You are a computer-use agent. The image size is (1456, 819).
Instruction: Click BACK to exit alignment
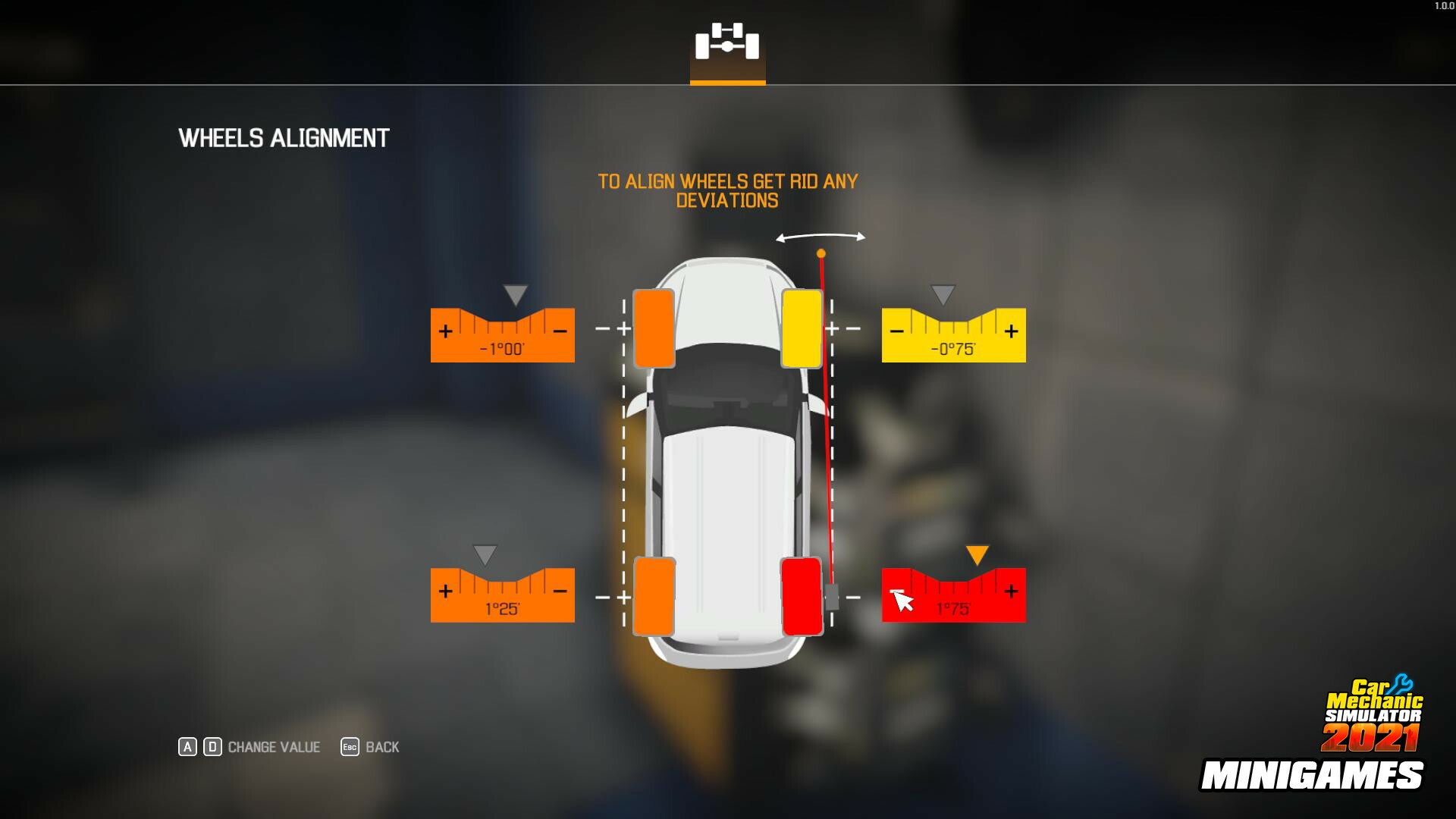(x=381, y=747)
